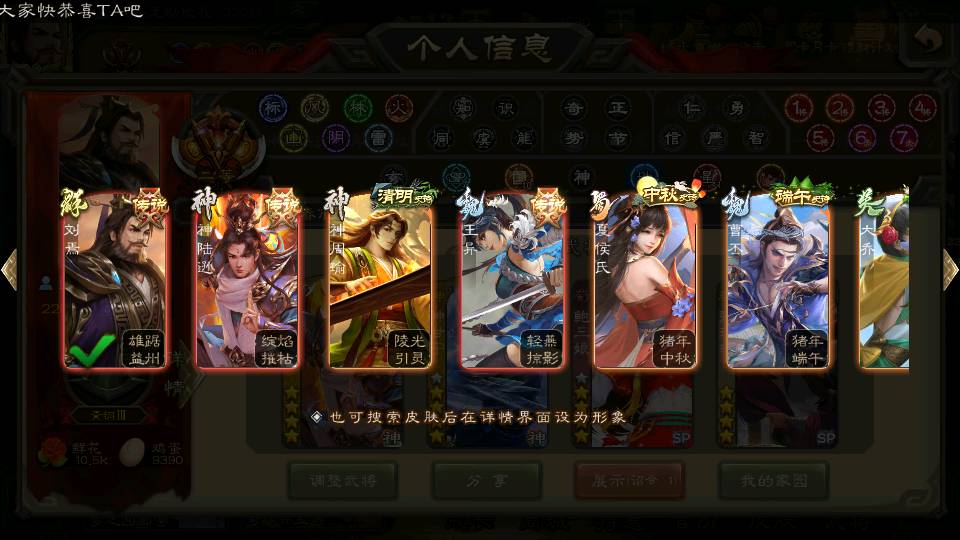The height and width of the screenshot is (540, 960).
Task: Select the 曹丕 猪年端午 skin card
Action: click(778, 280)
